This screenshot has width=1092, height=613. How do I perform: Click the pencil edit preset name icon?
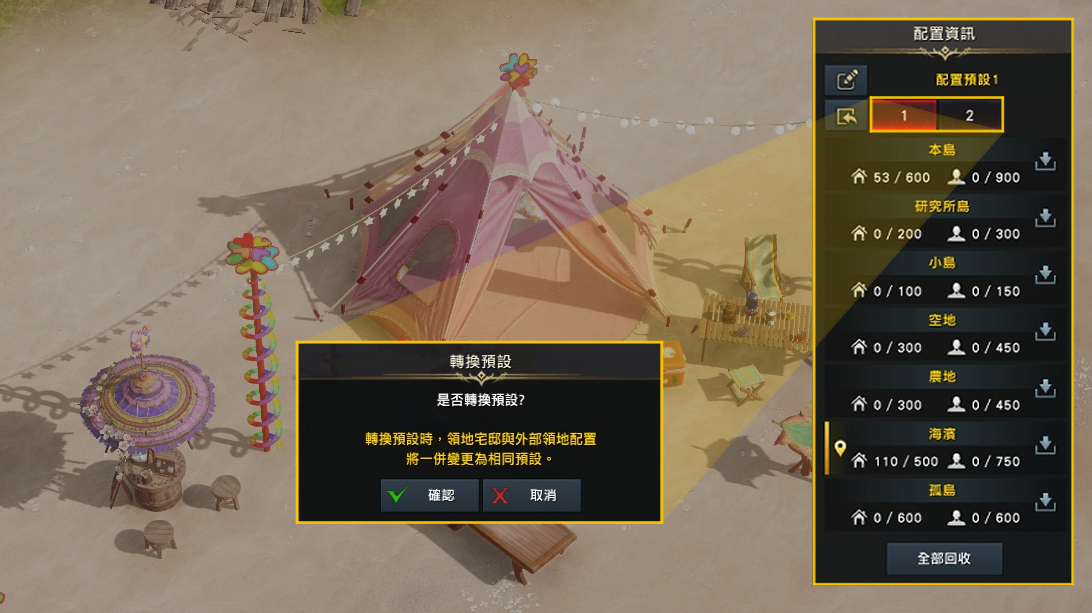click(x=846, y=80)
